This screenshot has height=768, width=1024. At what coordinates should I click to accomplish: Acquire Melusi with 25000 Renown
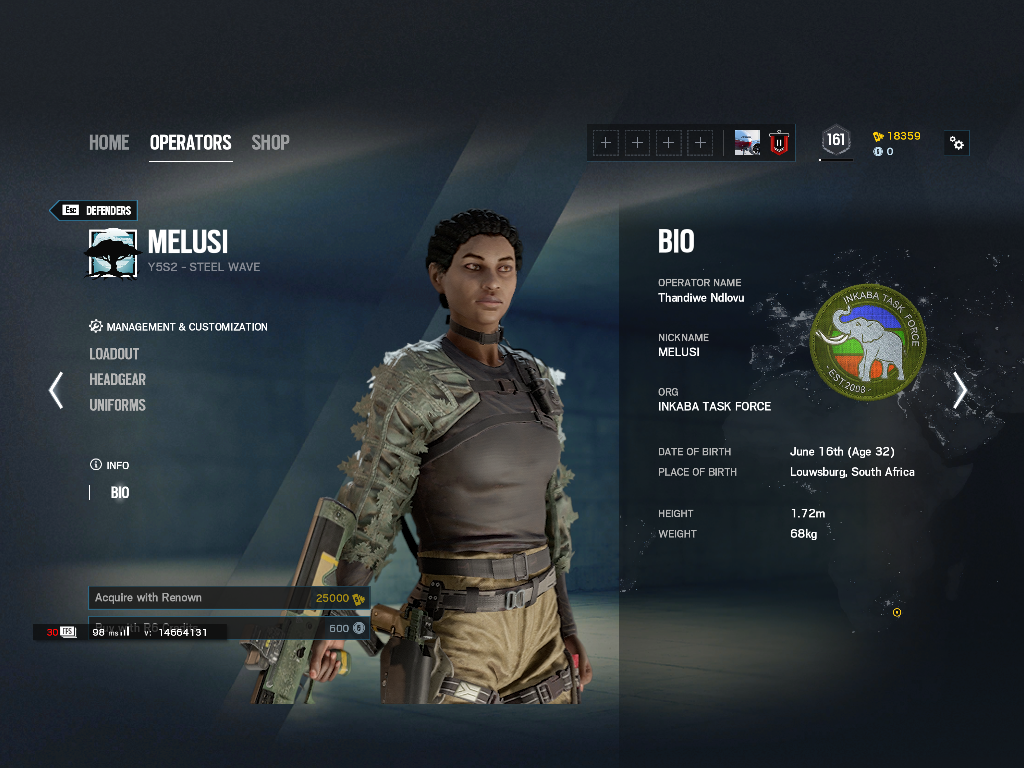pyautogui.click(x=229, y=598)
